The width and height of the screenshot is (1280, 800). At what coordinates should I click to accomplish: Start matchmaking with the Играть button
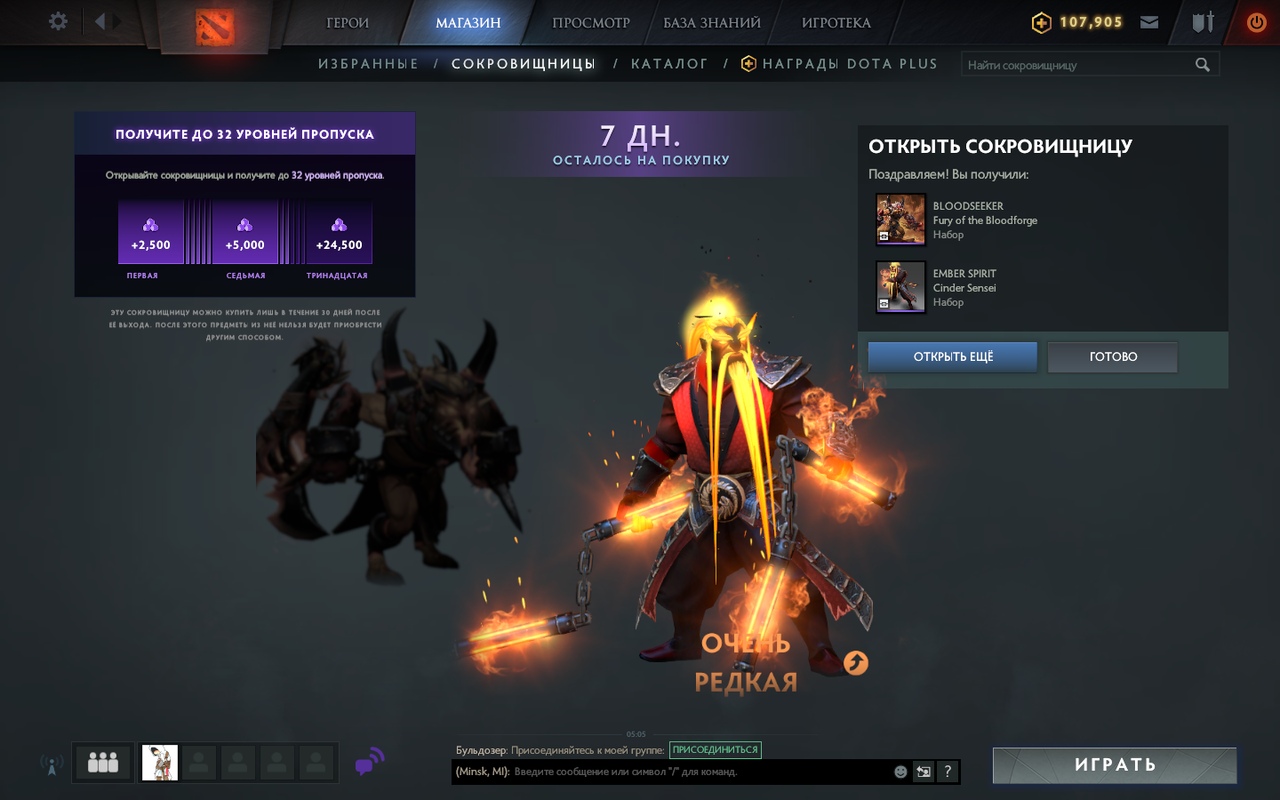coord(1114,765)
